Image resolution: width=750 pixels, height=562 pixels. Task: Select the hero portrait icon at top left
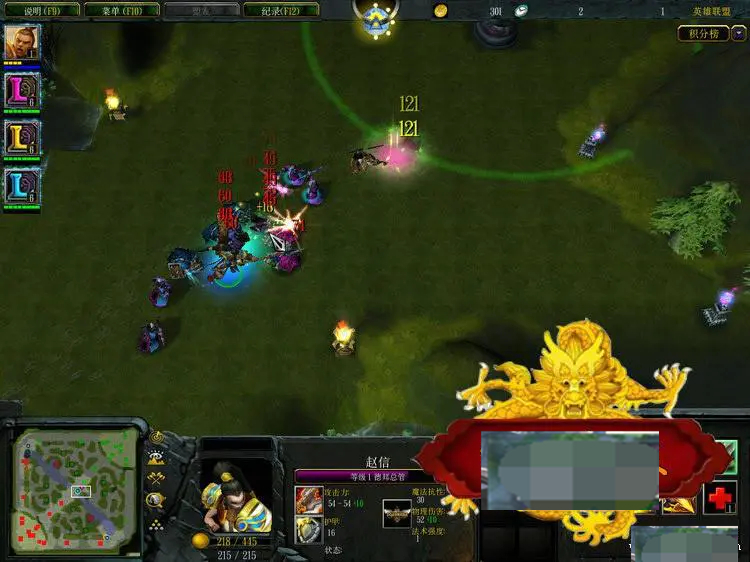(x=21, y=43)
